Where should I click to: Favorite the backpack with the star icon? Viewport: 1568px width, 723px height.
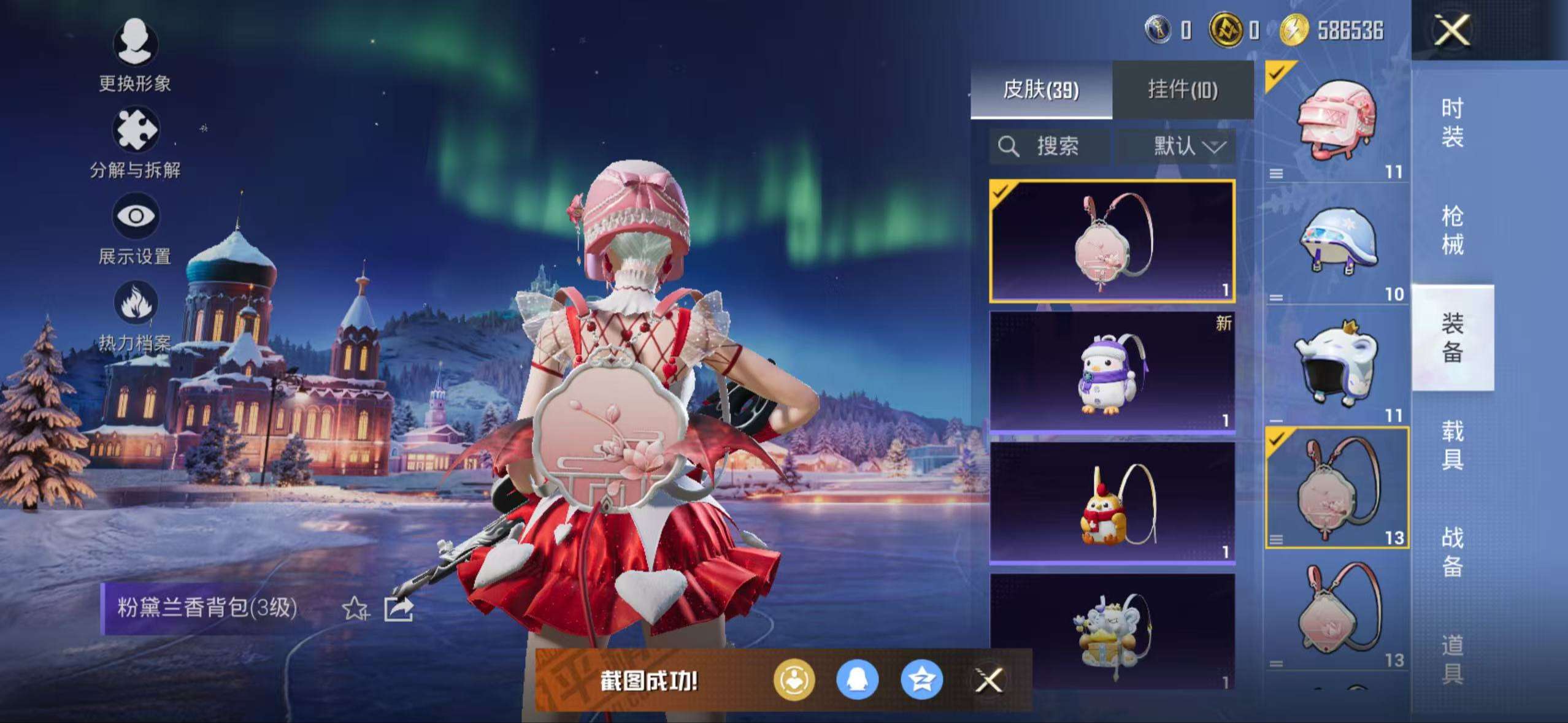(355, 609)
